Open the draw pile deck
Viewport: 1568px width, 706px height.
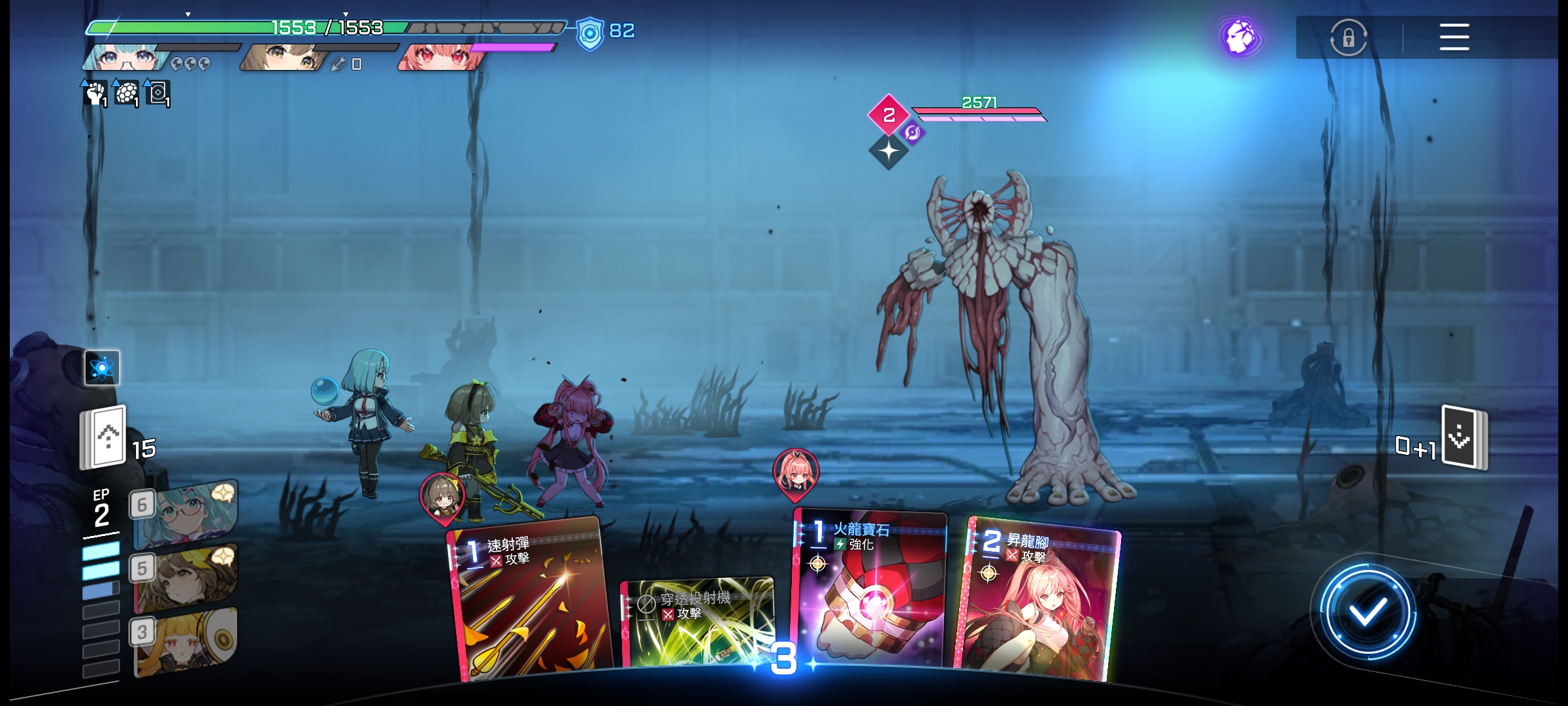pos(103,437)
